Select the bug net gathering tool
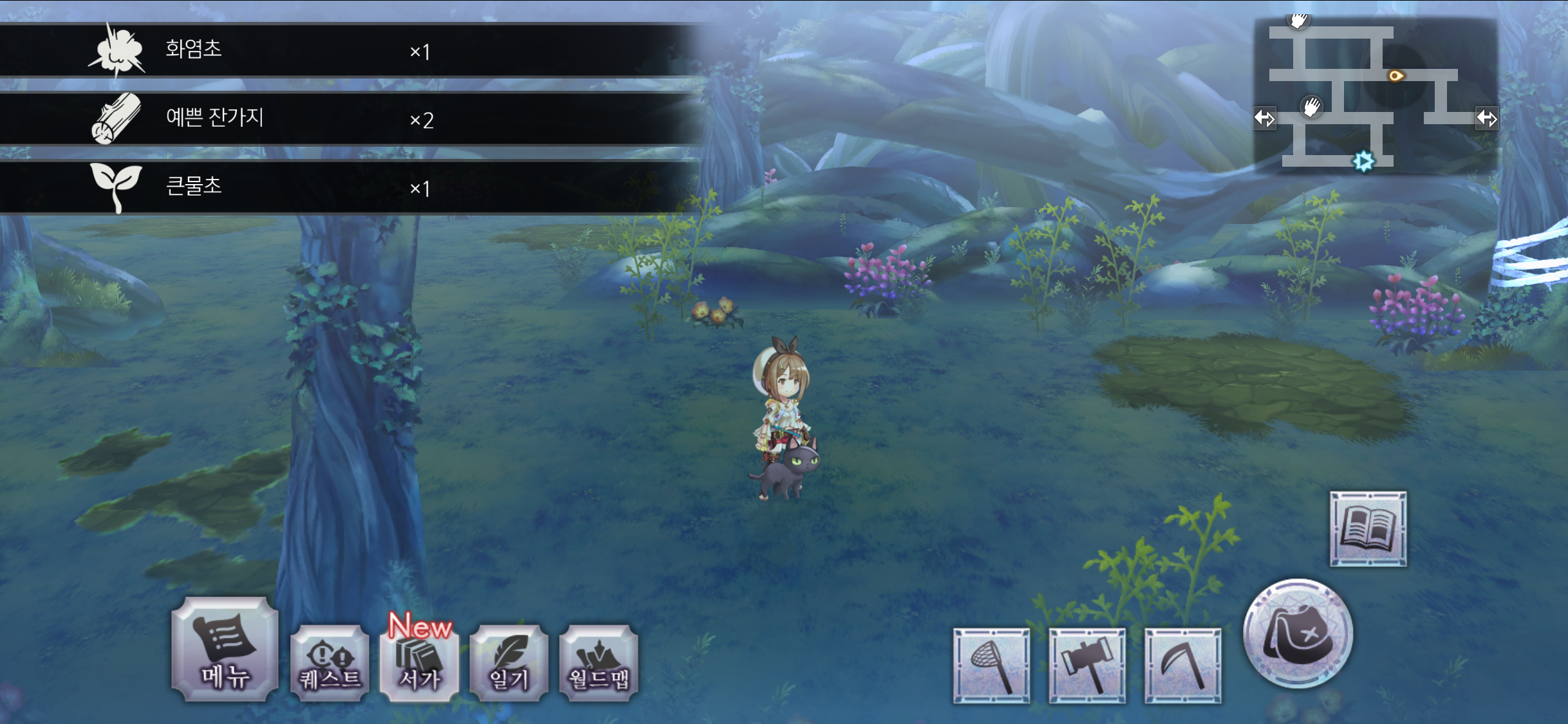 991,665
